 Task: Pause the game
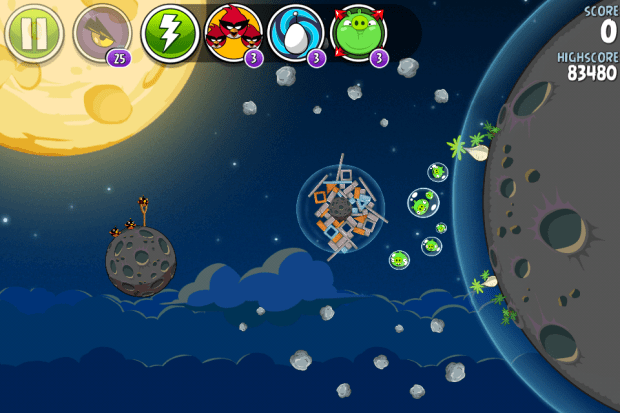(x=34, y=33)
